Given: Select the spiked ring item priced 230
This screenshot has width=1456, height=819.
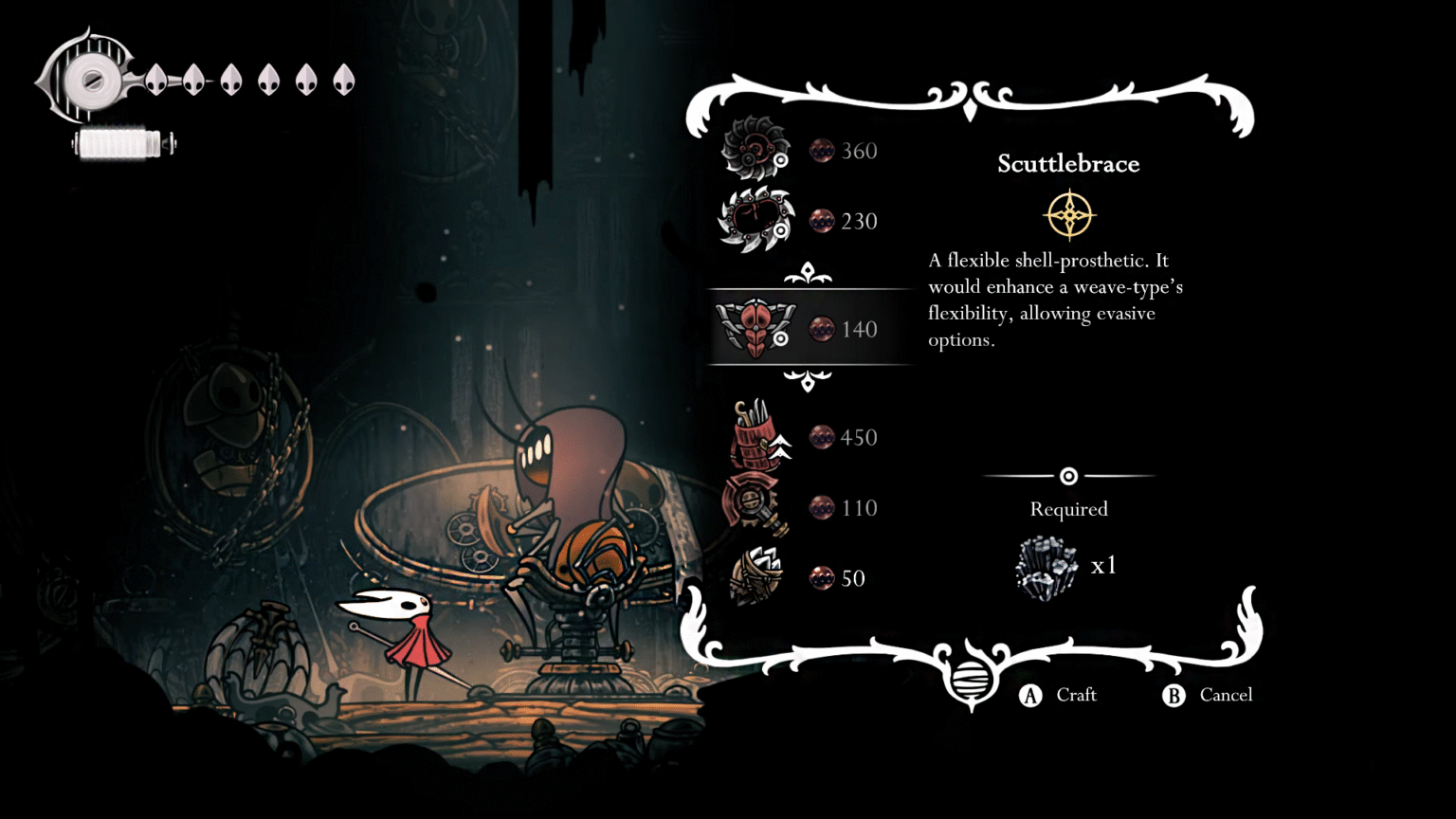Looking at the screenshot, I should coord(754,218).
